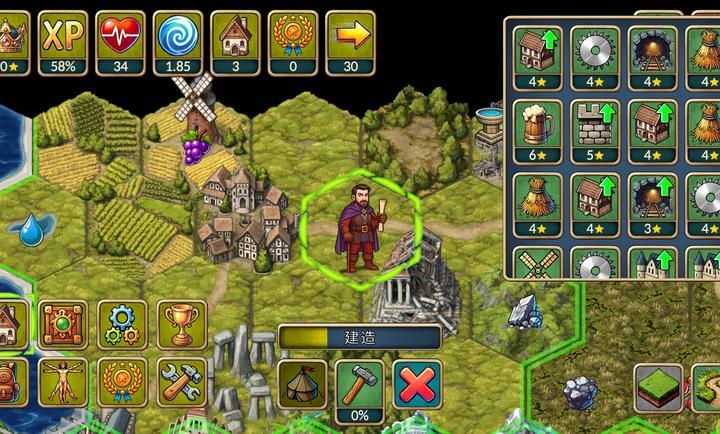Open the XP progress icon
The height and width of the screenshot is (434, 720).
(63, 37)
